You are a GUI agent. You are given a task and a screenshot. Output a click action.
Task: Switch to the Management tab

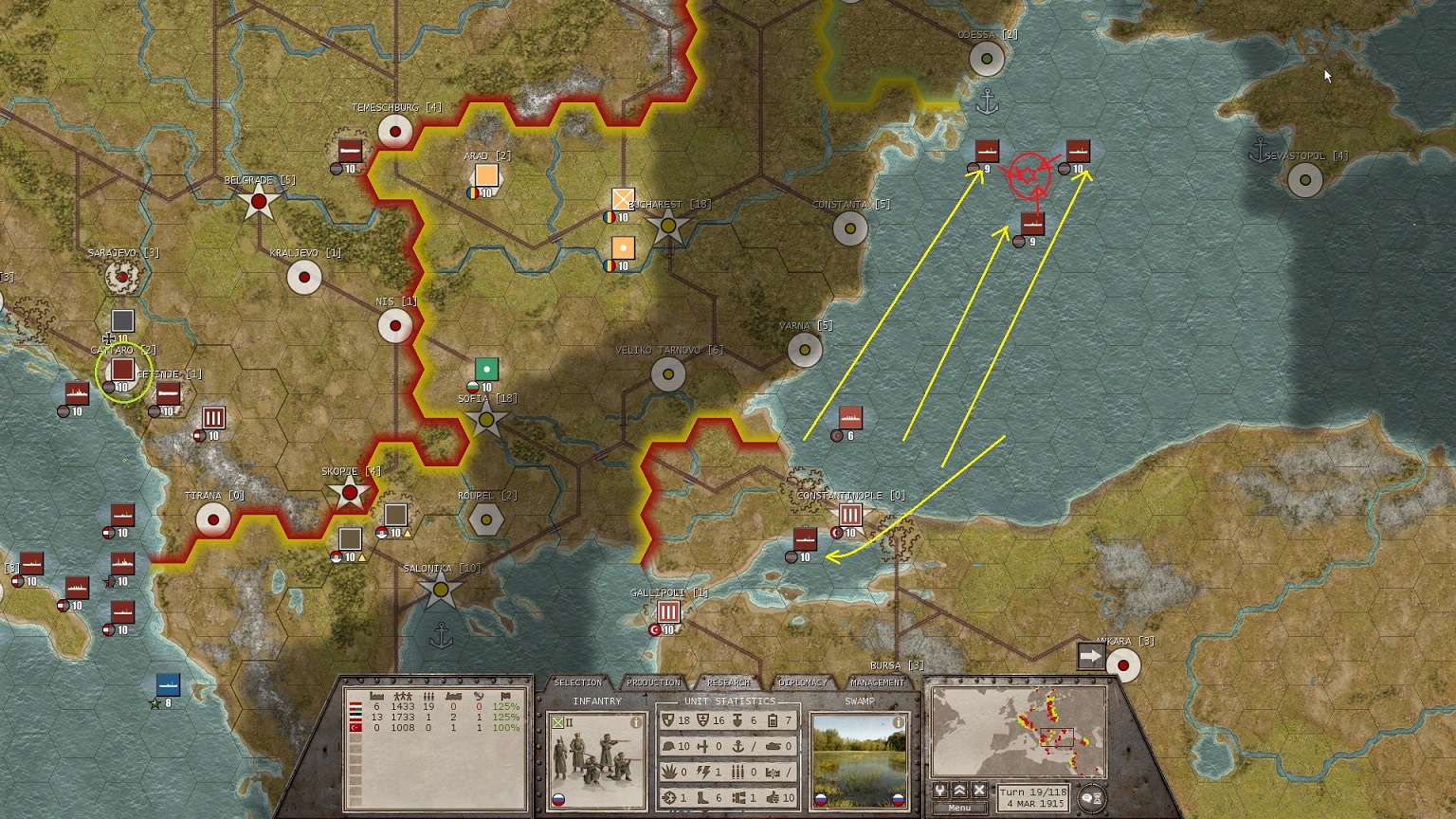878,682
